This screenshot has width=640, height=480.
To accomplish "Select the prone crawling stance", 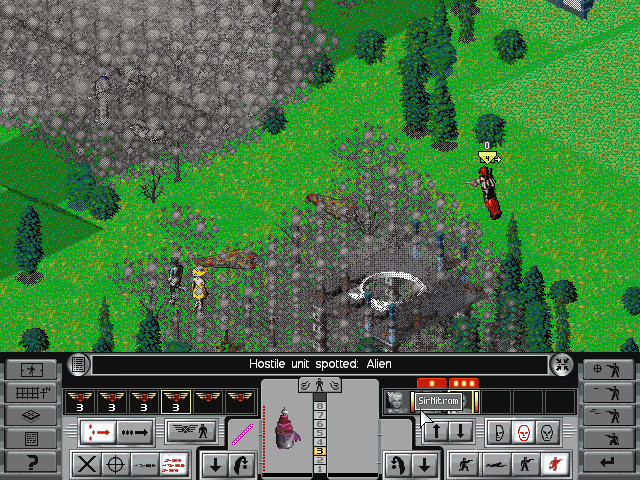I will click(x=491, y=464).
